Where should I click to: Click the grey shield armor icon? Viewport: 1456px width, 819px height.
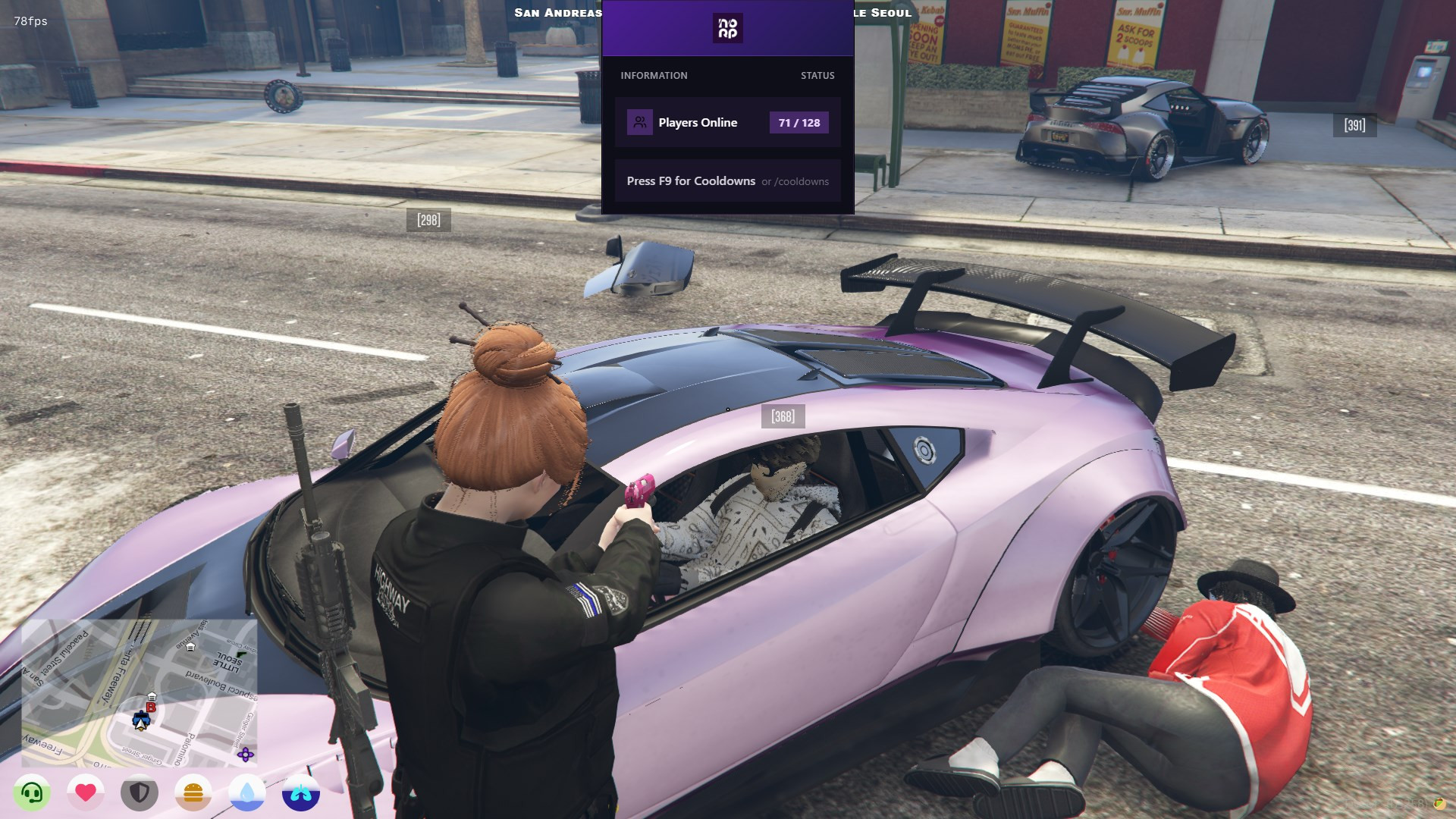pos(140,793)
